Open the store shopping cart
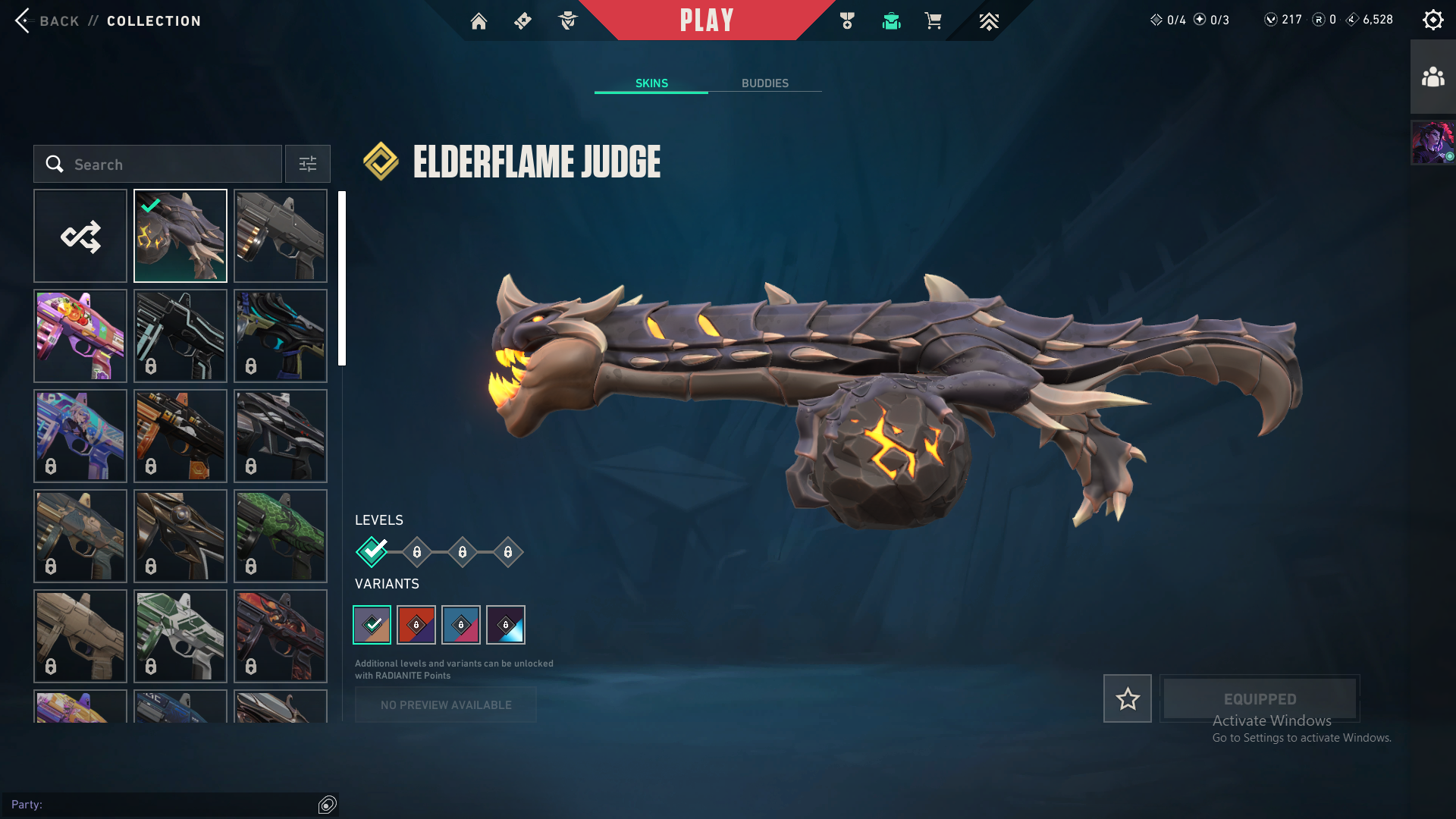The height and width of the screenshot is (819, 1456). point(933,21)
